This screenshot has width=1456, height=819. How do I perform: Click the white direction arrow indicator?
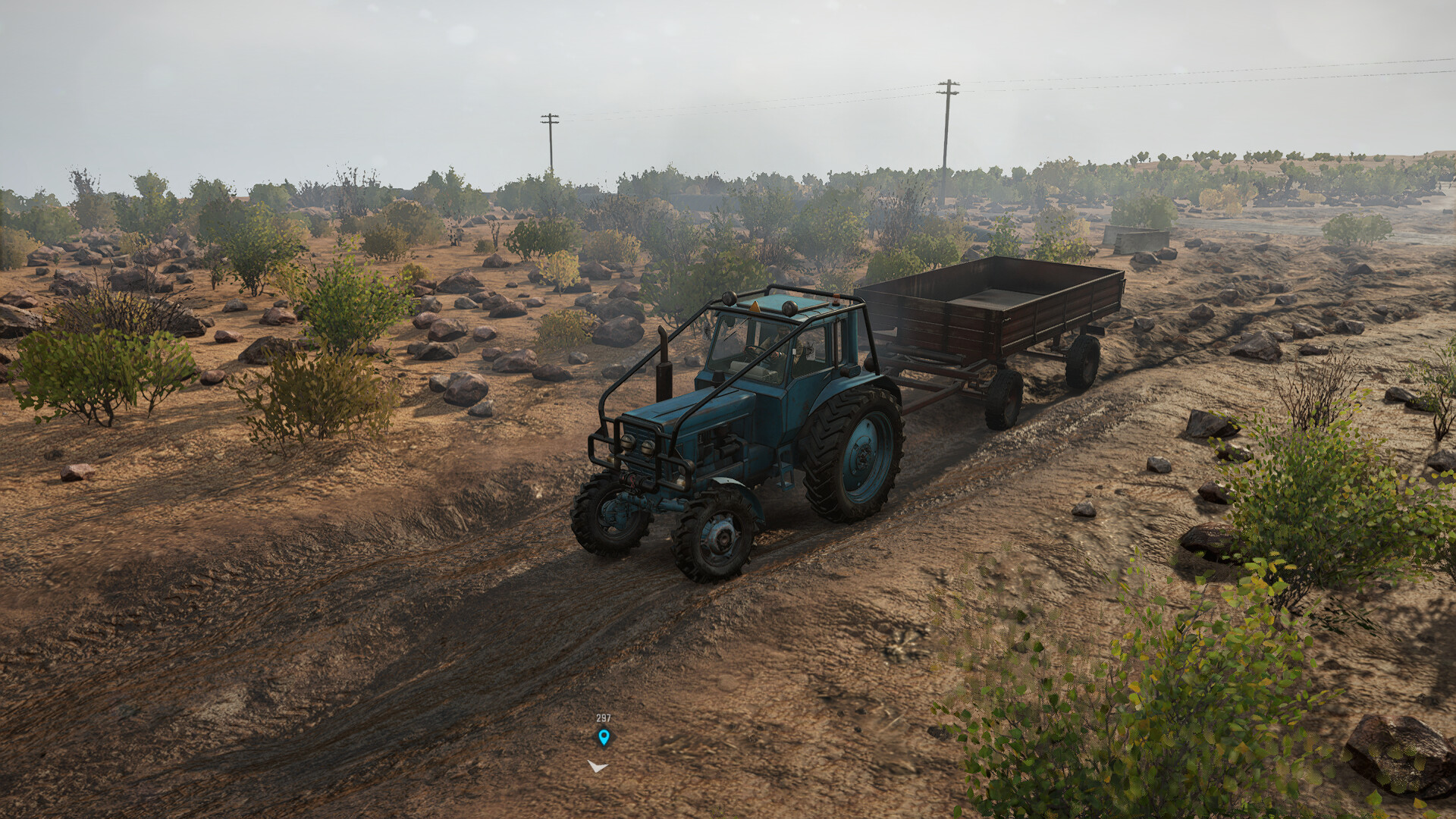coord(598,767)
